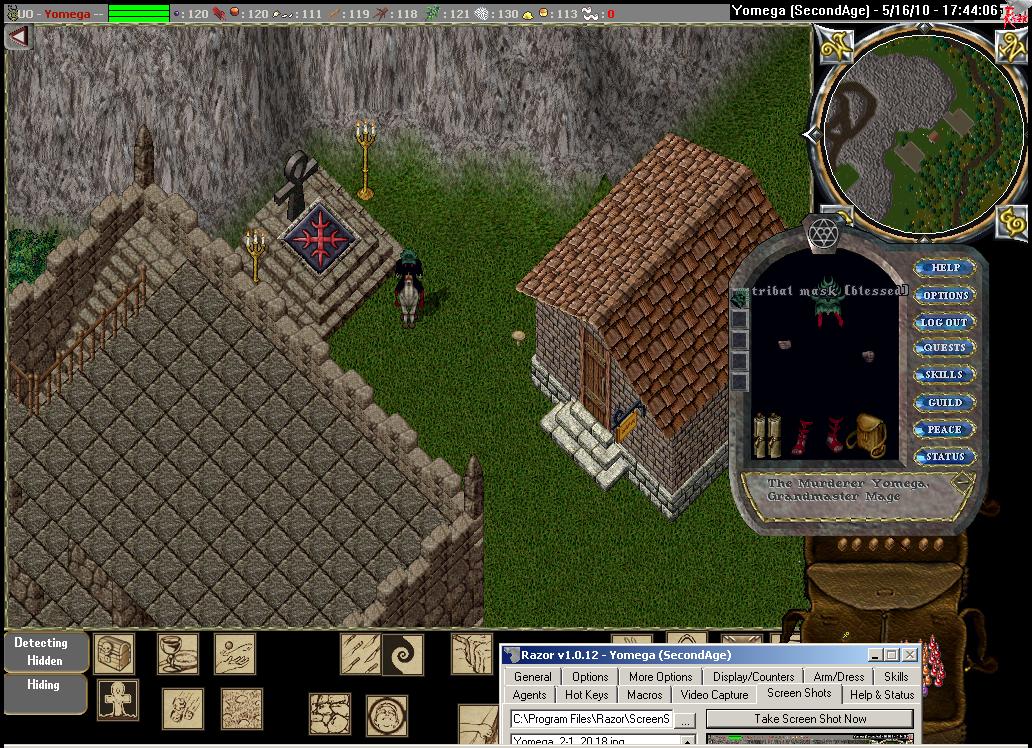
Task: Cast the goblet and plate spell icon
Action: pos(177,653)
